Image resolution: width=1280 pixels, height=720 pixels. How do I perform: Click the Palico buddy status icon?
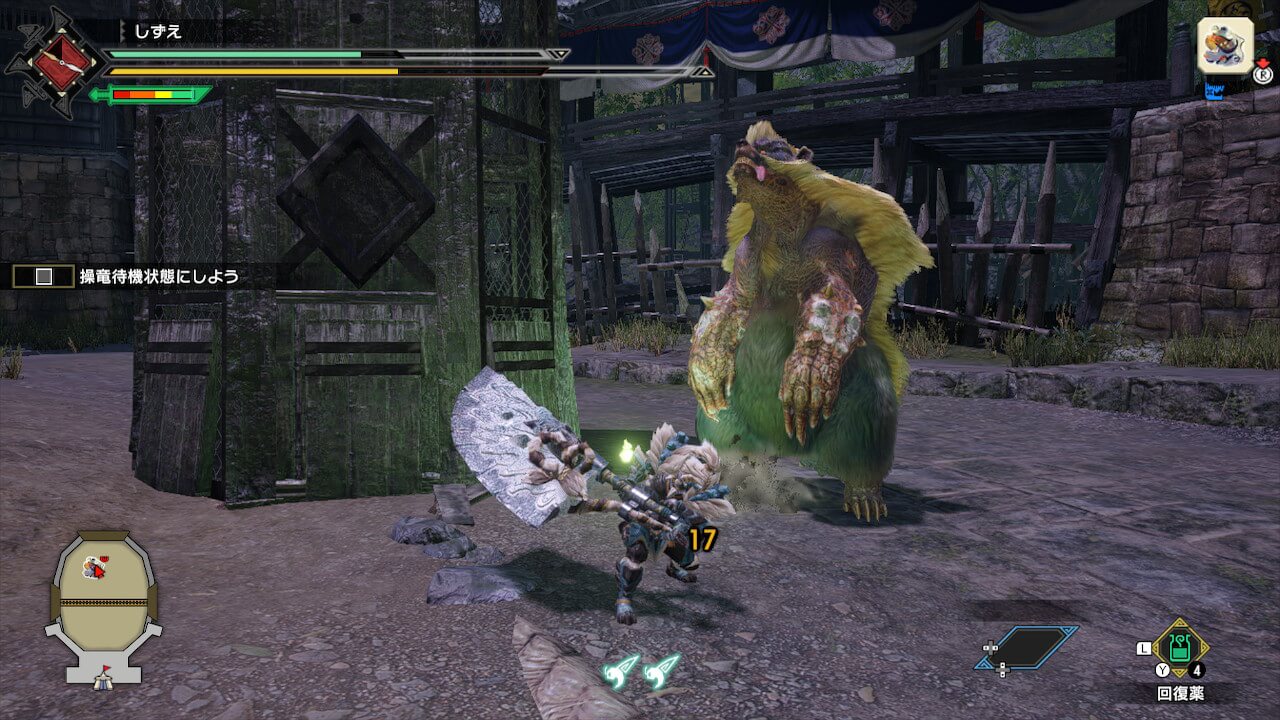coord(1225,46)
